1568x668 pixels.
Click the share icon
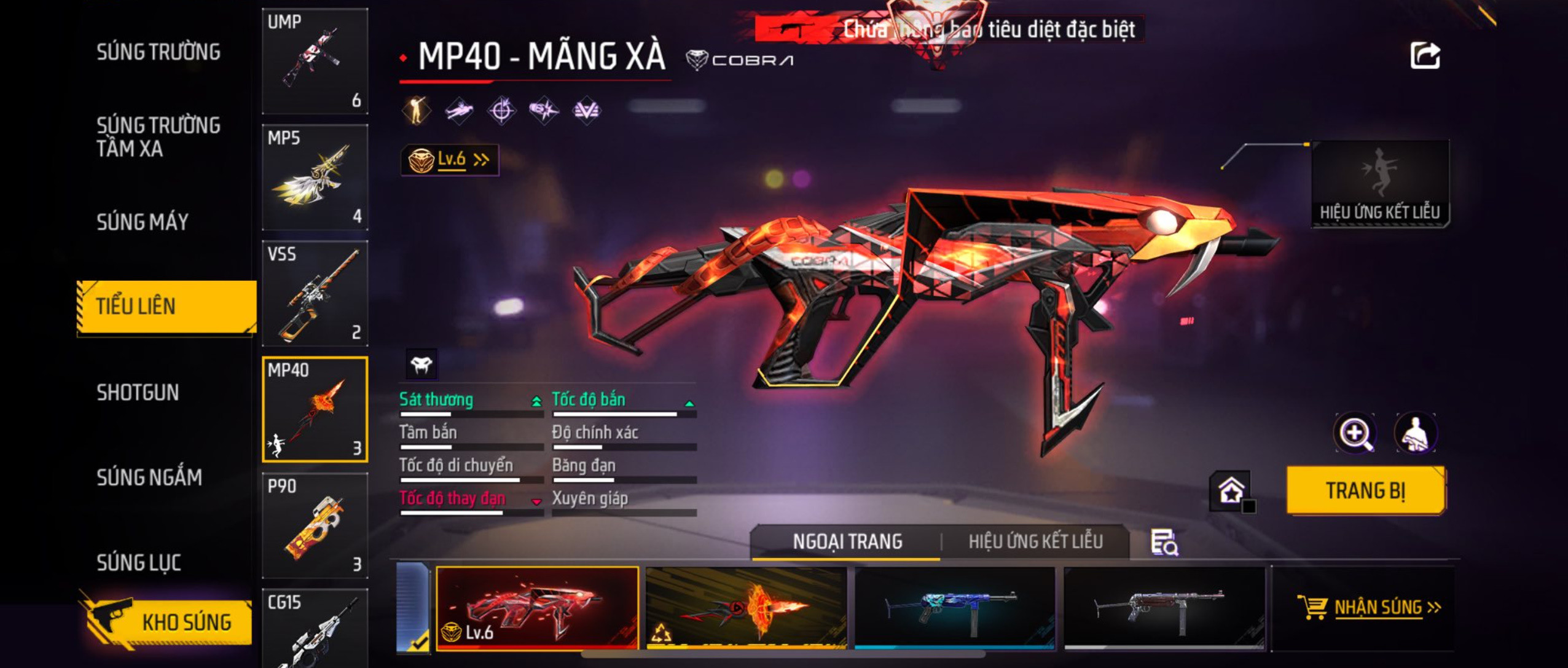point(1425,56)
